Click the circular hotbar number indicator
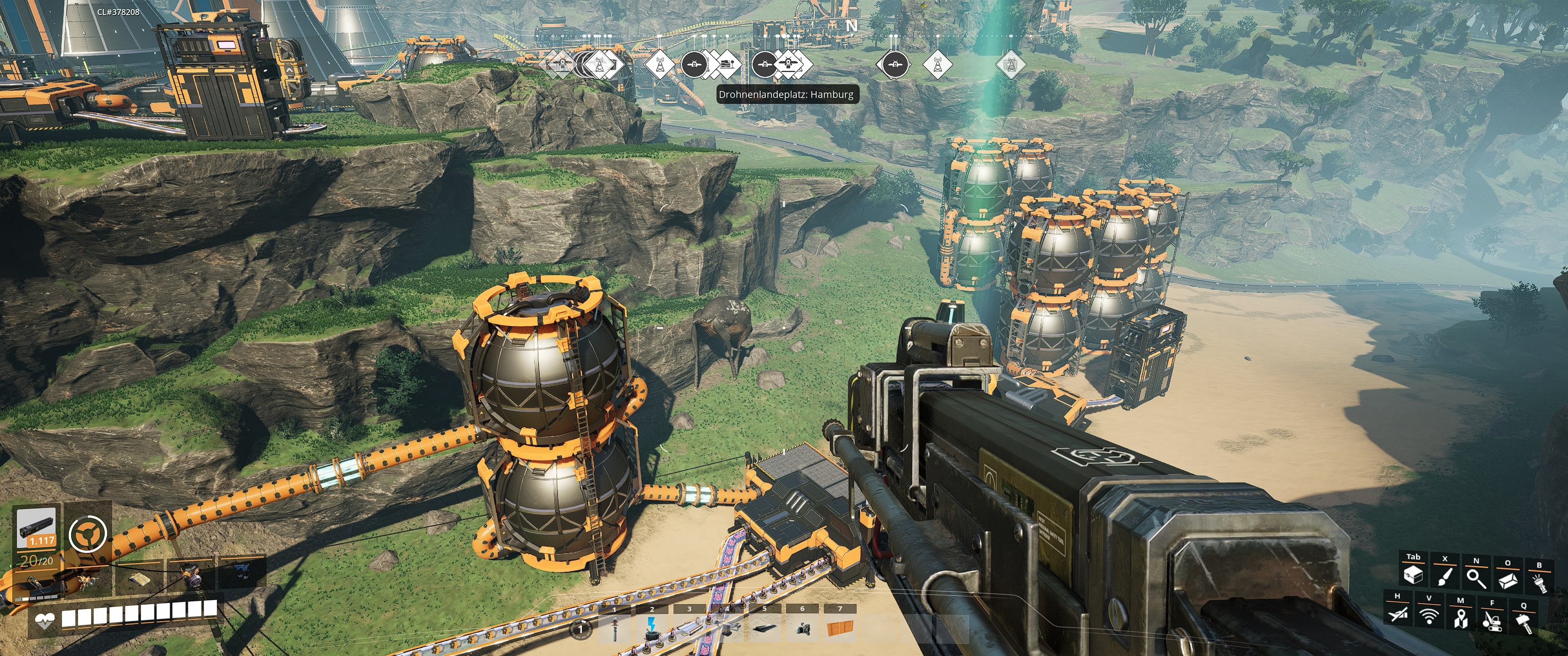This screenshot has width=1568, height=656. pyautogui.click(x=582, y=629)
